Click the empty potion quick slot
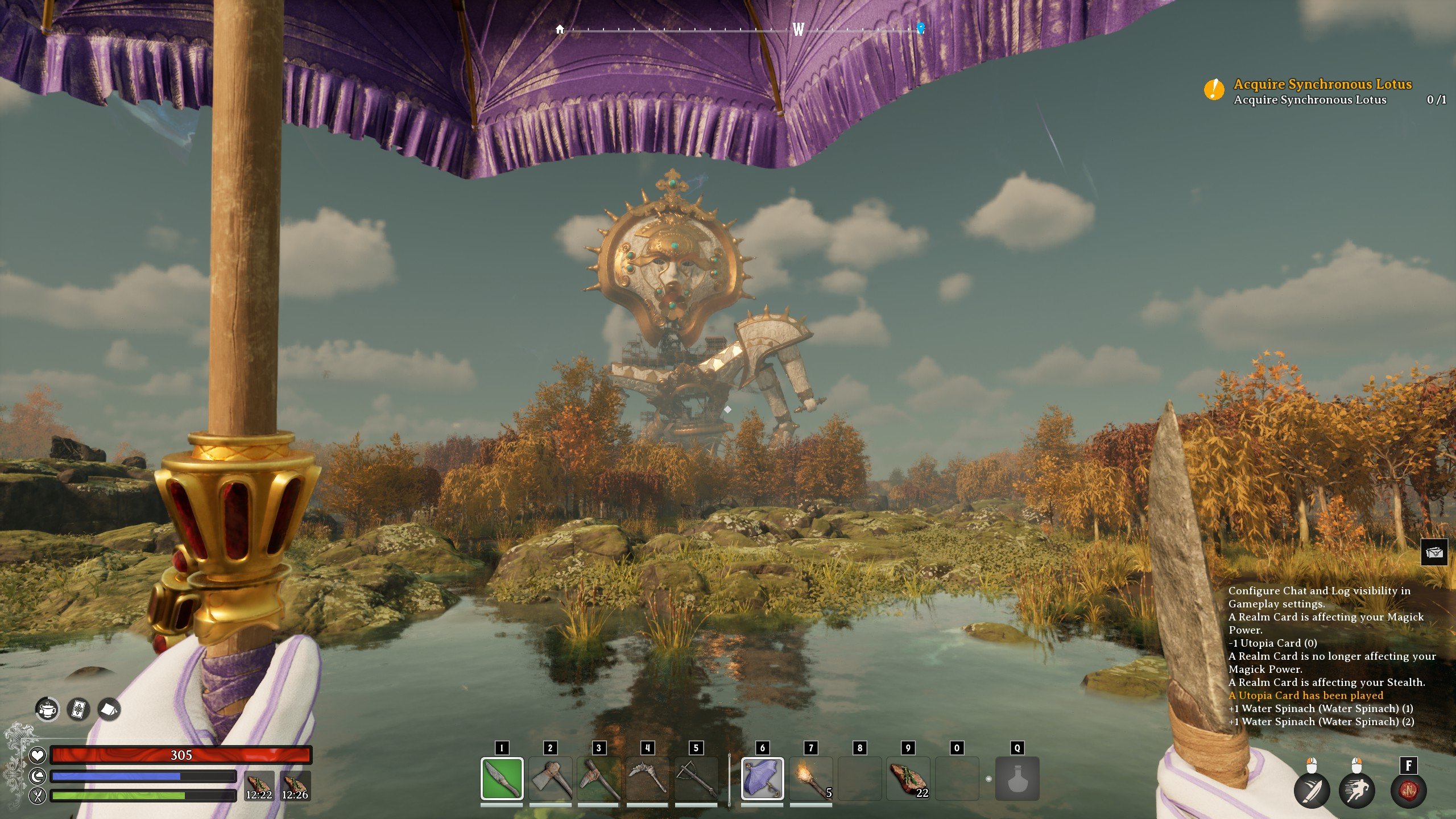This screenshot has height=819, width=1456. coord(1017,778)
